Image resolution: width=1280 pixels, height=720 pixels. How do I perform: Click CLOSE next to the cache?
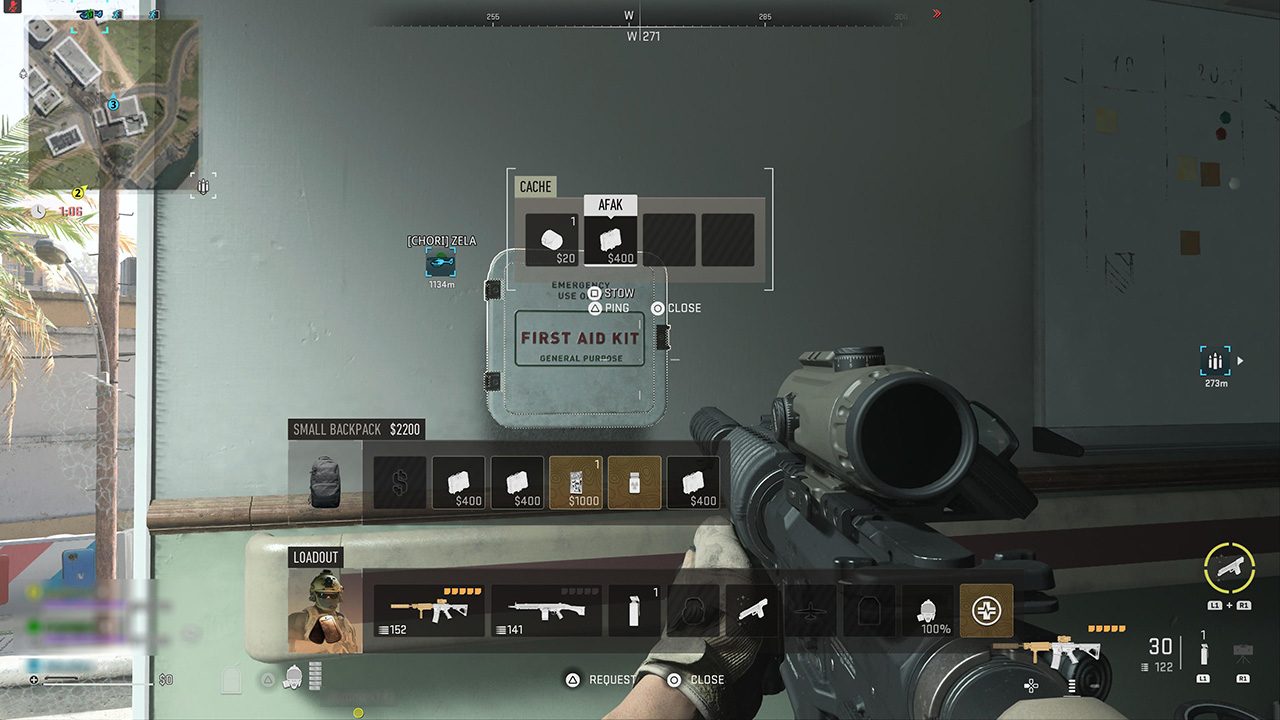[x=676, y=308]
